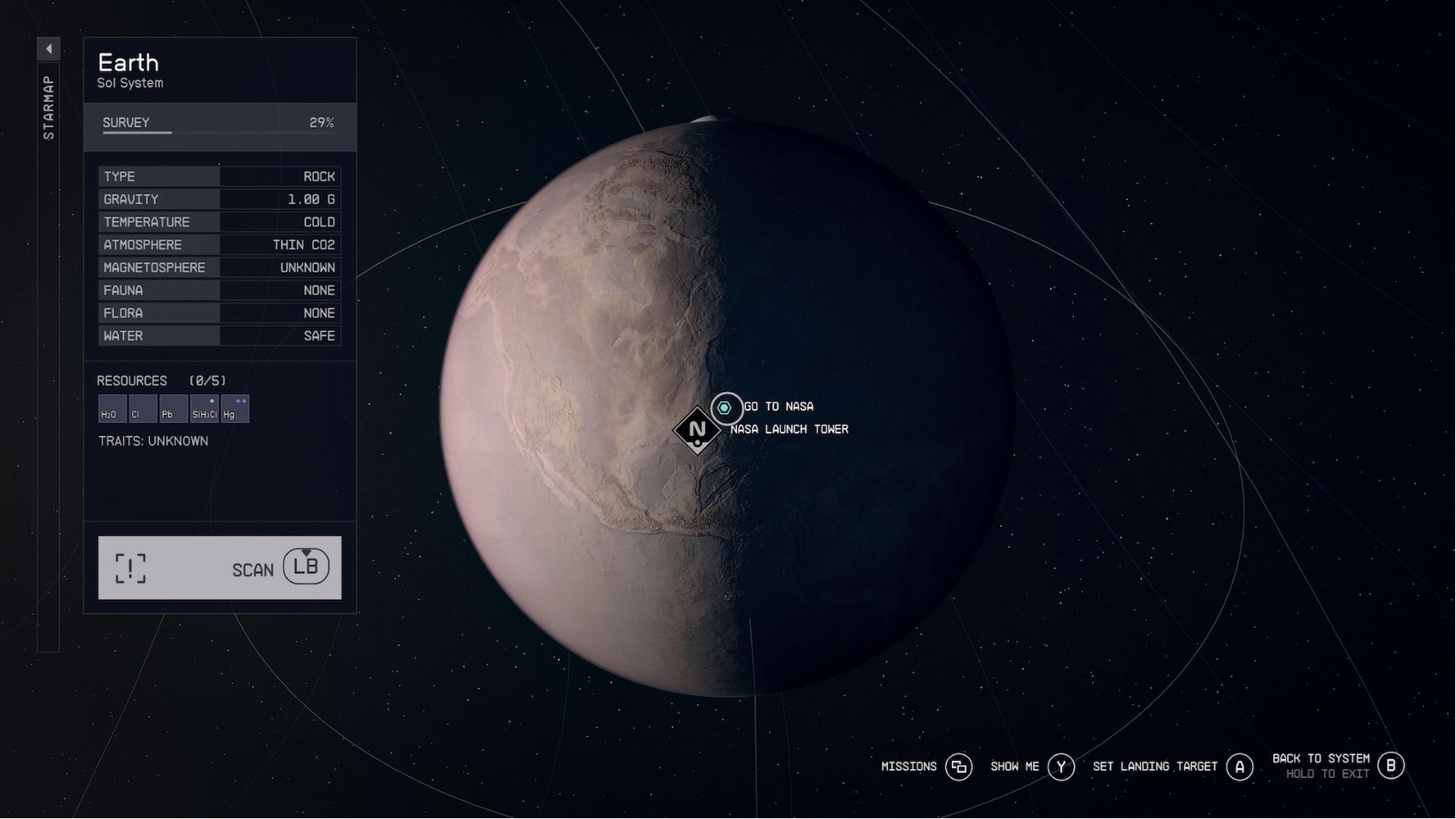The width and height of the screenshot is (1456, 819).
Task: Click the Missions controller button icon
Action: (x=958, y=767)
